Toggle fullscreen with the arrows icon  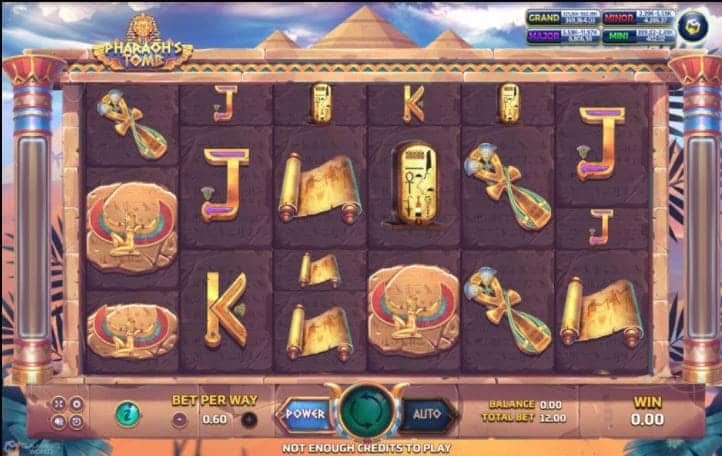click(58, 404)
